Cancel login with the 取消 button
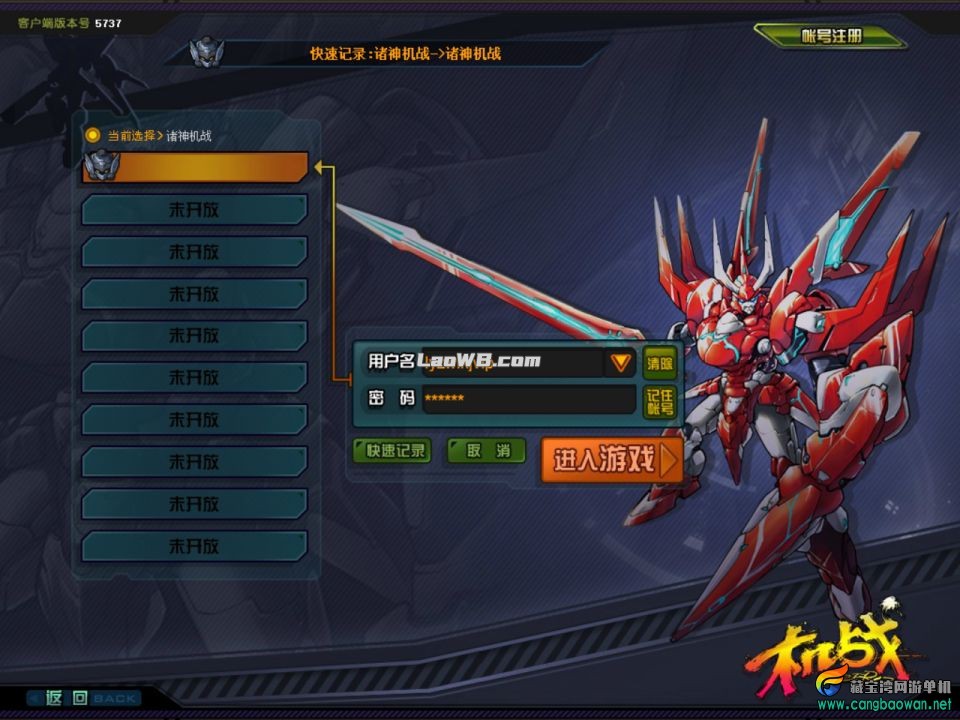Screen dimensions: 960x720 click(x=486, y=451)
